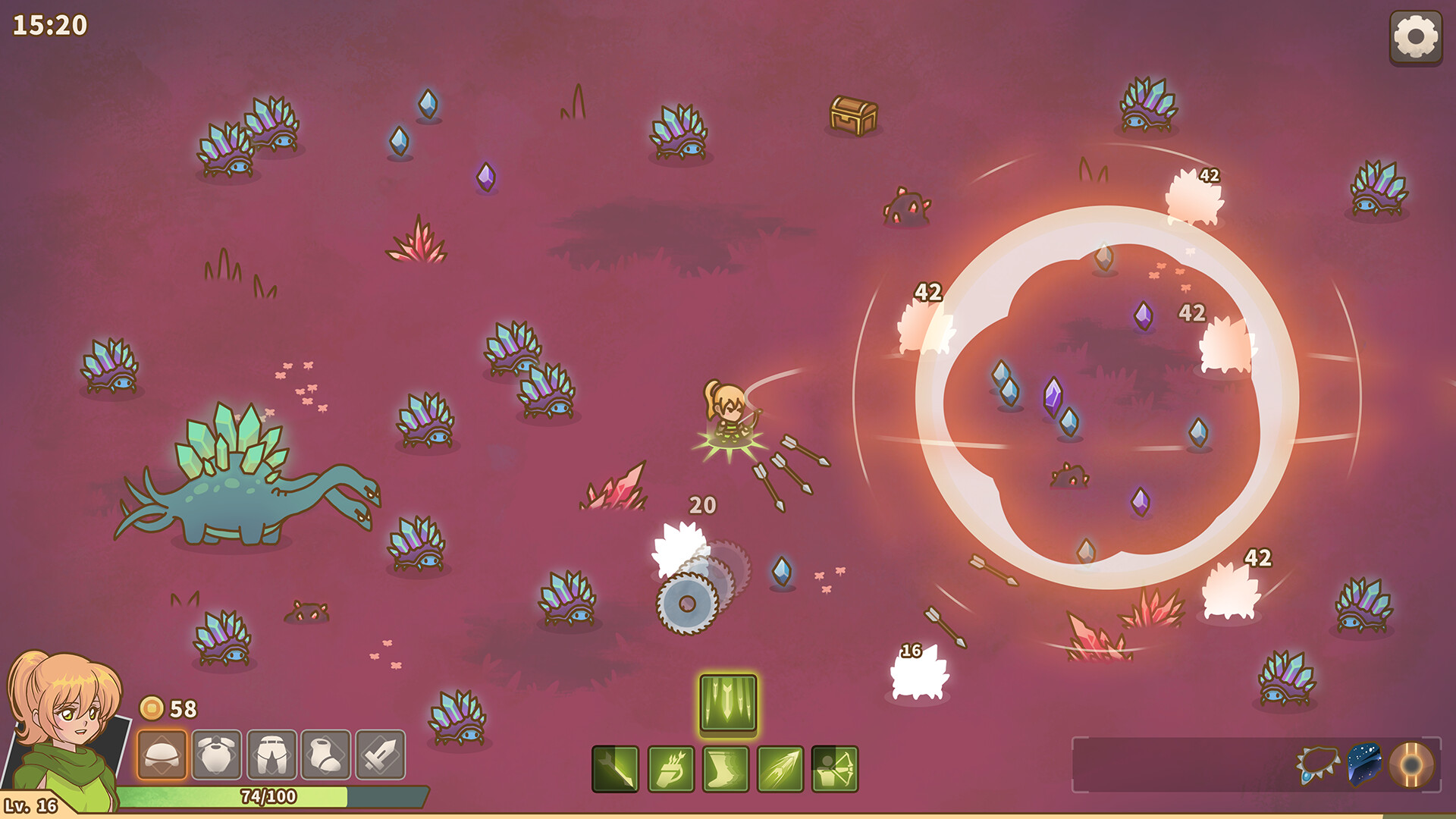Select the chest armor equipment slot

pos(217,755)
